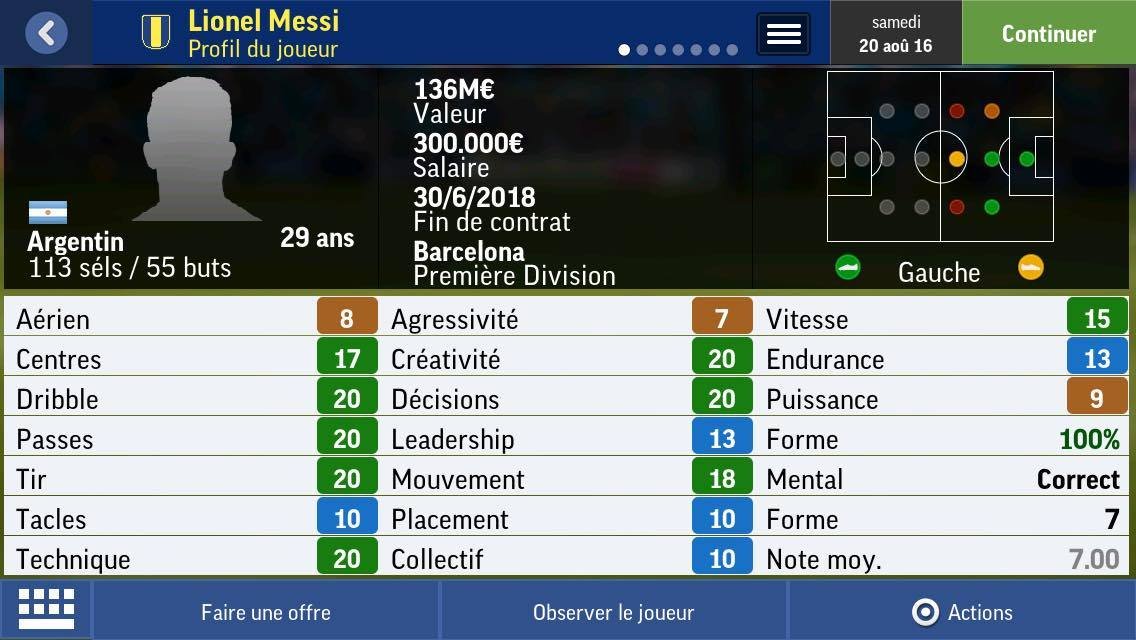Go back with the arrow button

point(46,33)
